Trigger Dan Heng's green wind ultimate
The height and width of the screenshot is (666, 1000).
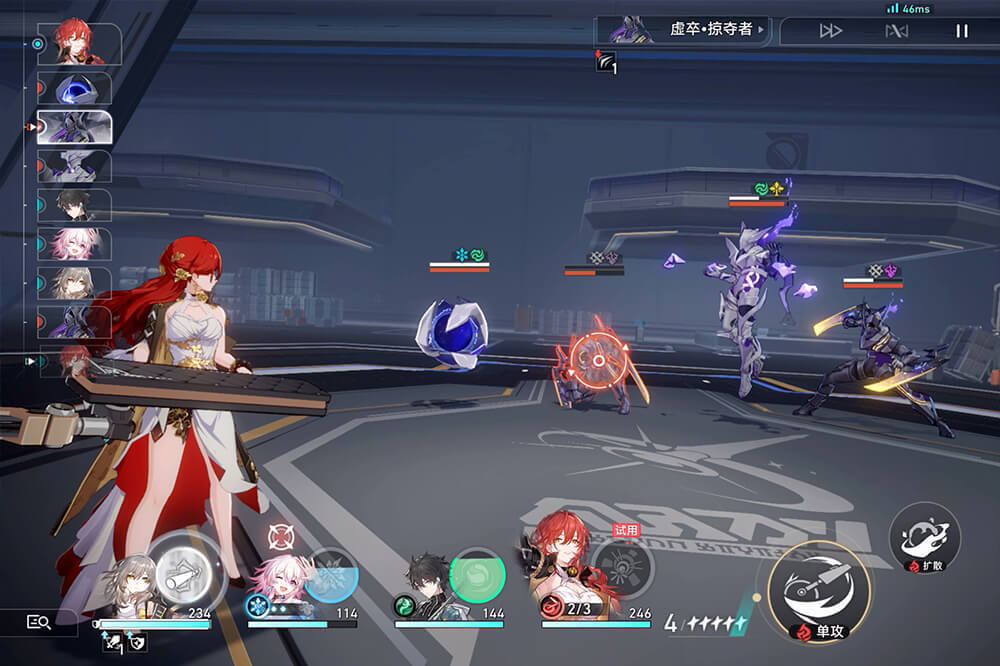(x=477, y=575)
